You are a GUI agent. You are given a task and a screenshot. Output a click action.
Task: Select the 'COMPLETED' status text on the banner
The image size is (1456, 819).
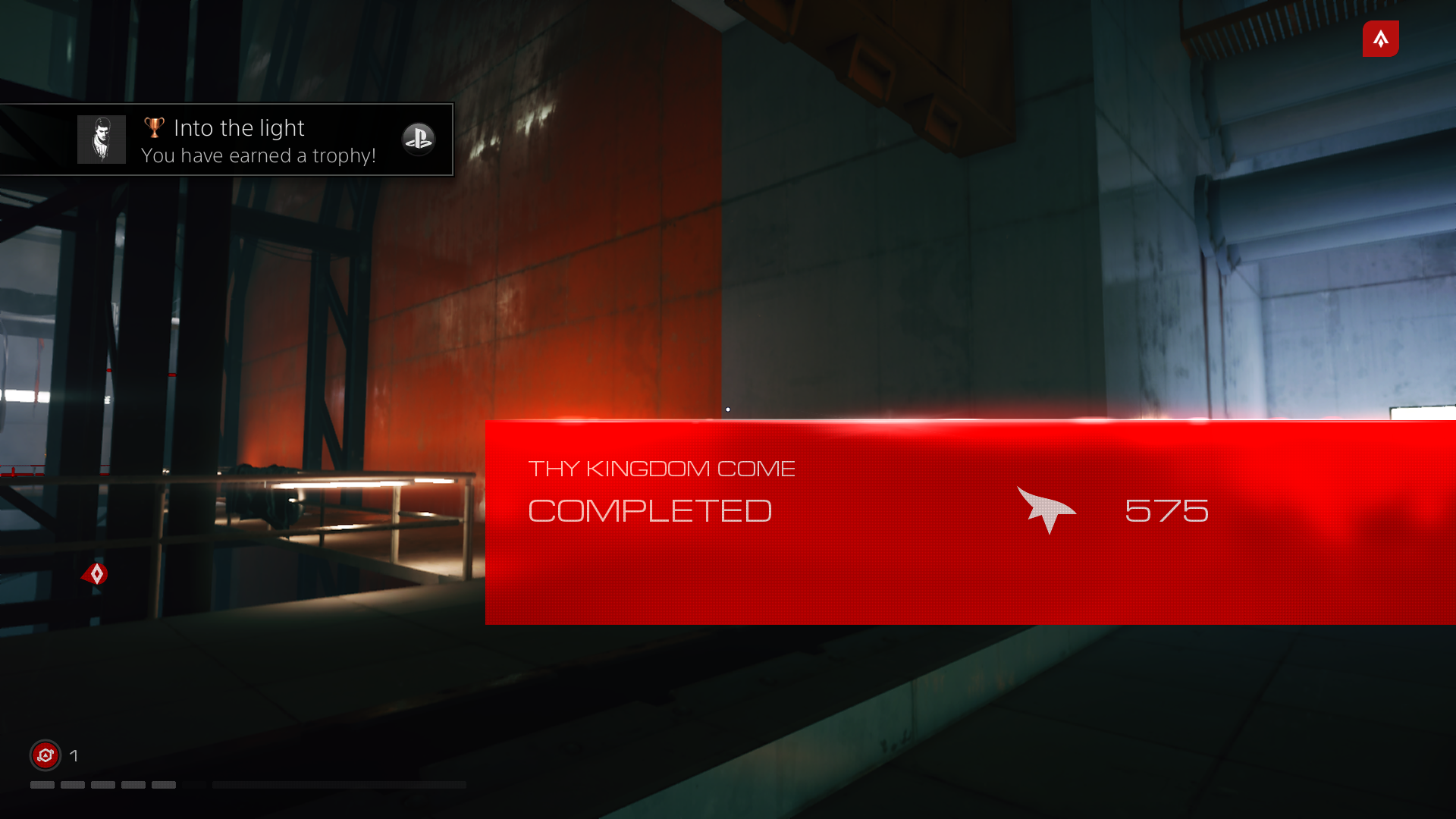pos(650,510)
